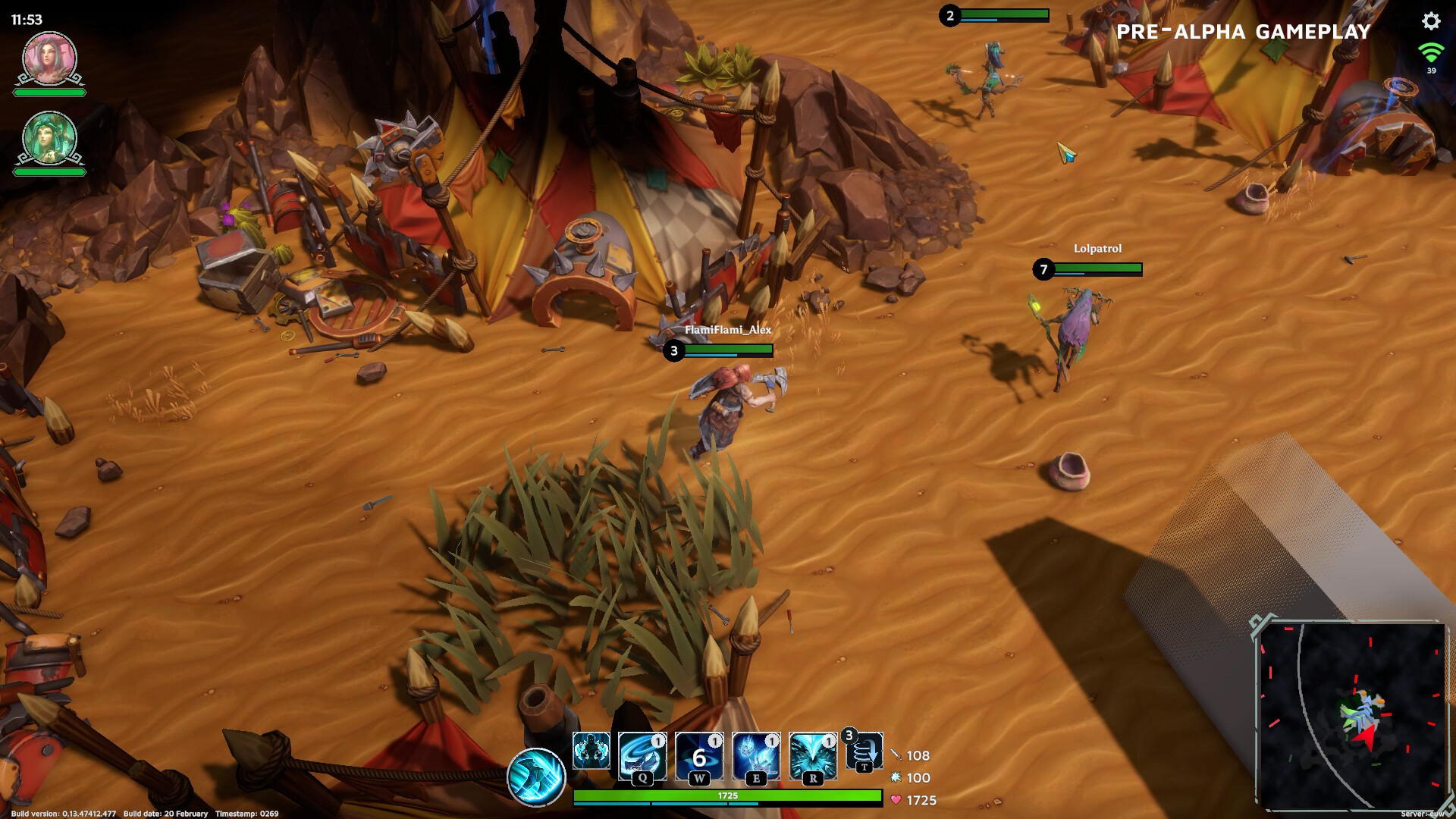The height and width of the screenshot is (819, 1456).
Task: Activate the R ice burst ultimate
Action: 813,755
